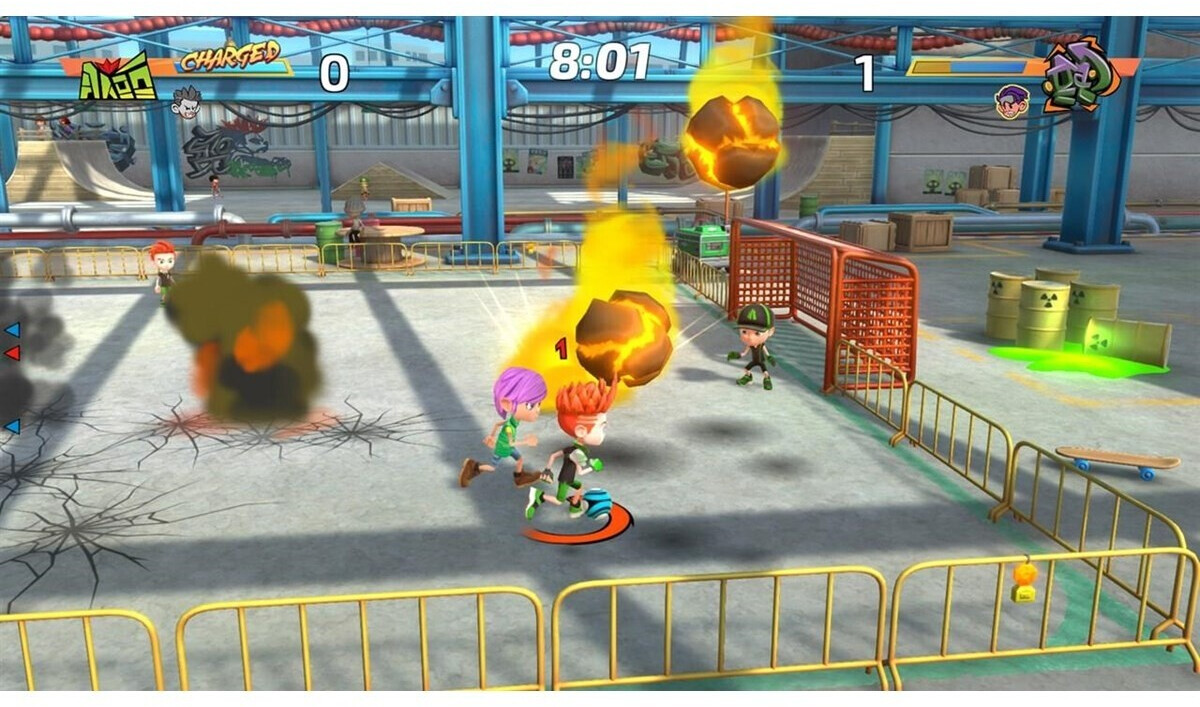This screenshot has height=707, width=1200.
Task: Click the orange and green graffiti team emblem
Action: tap(1081, 74)
